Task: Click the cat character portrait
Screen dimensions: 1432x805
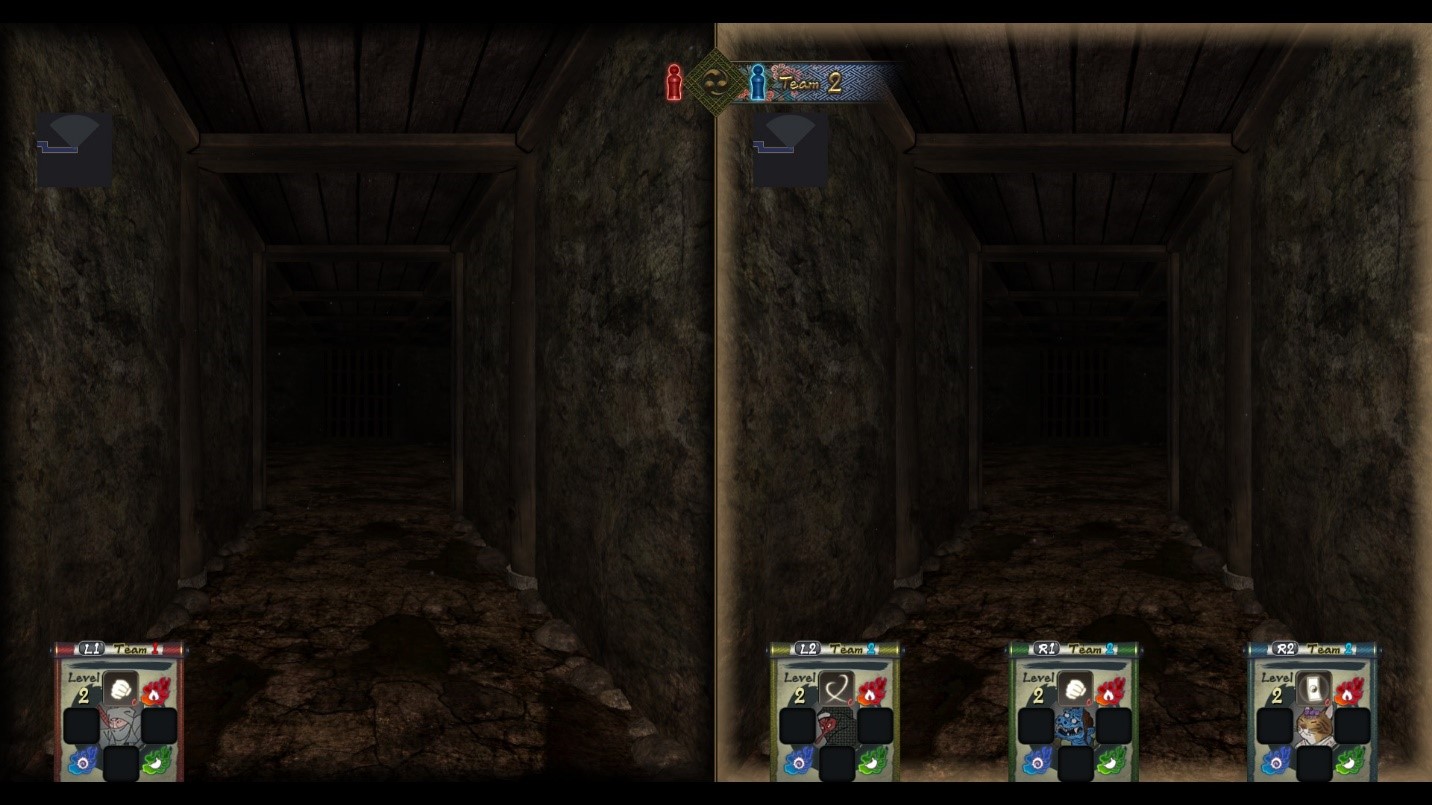Action: [x=1313, y=727]
